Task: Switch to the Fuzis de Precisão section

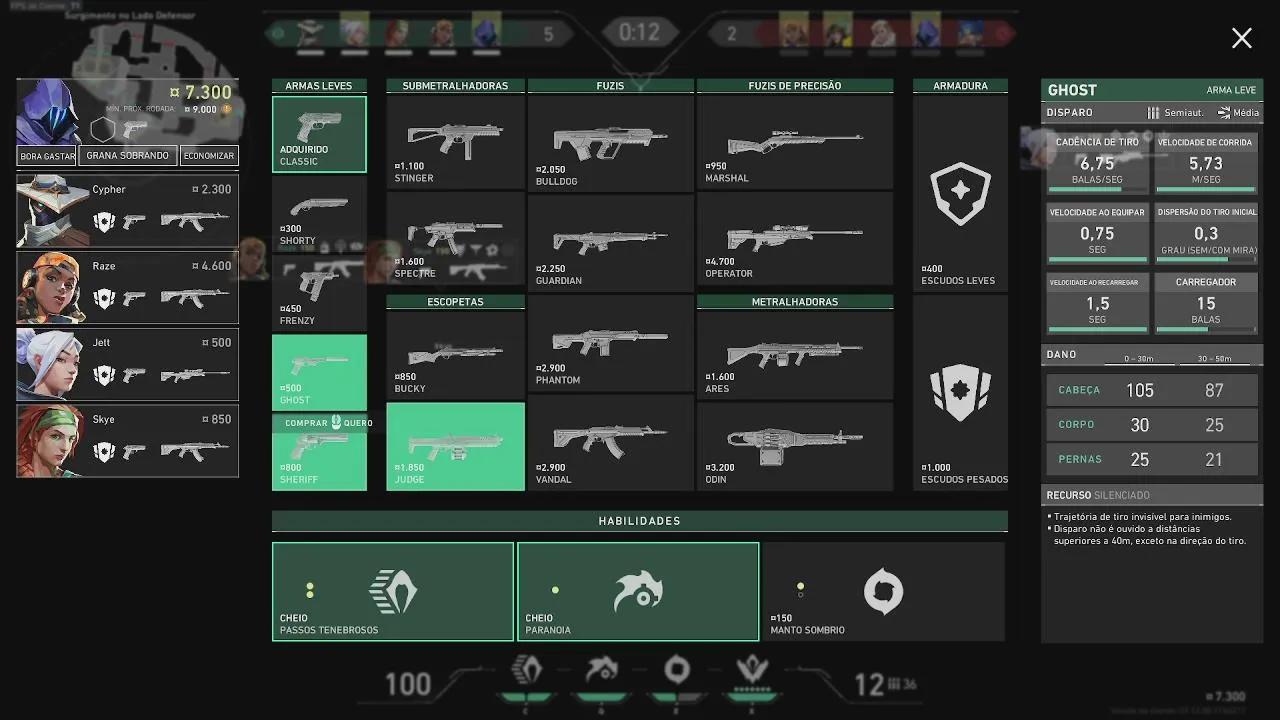Action: (x=795, y=85)
